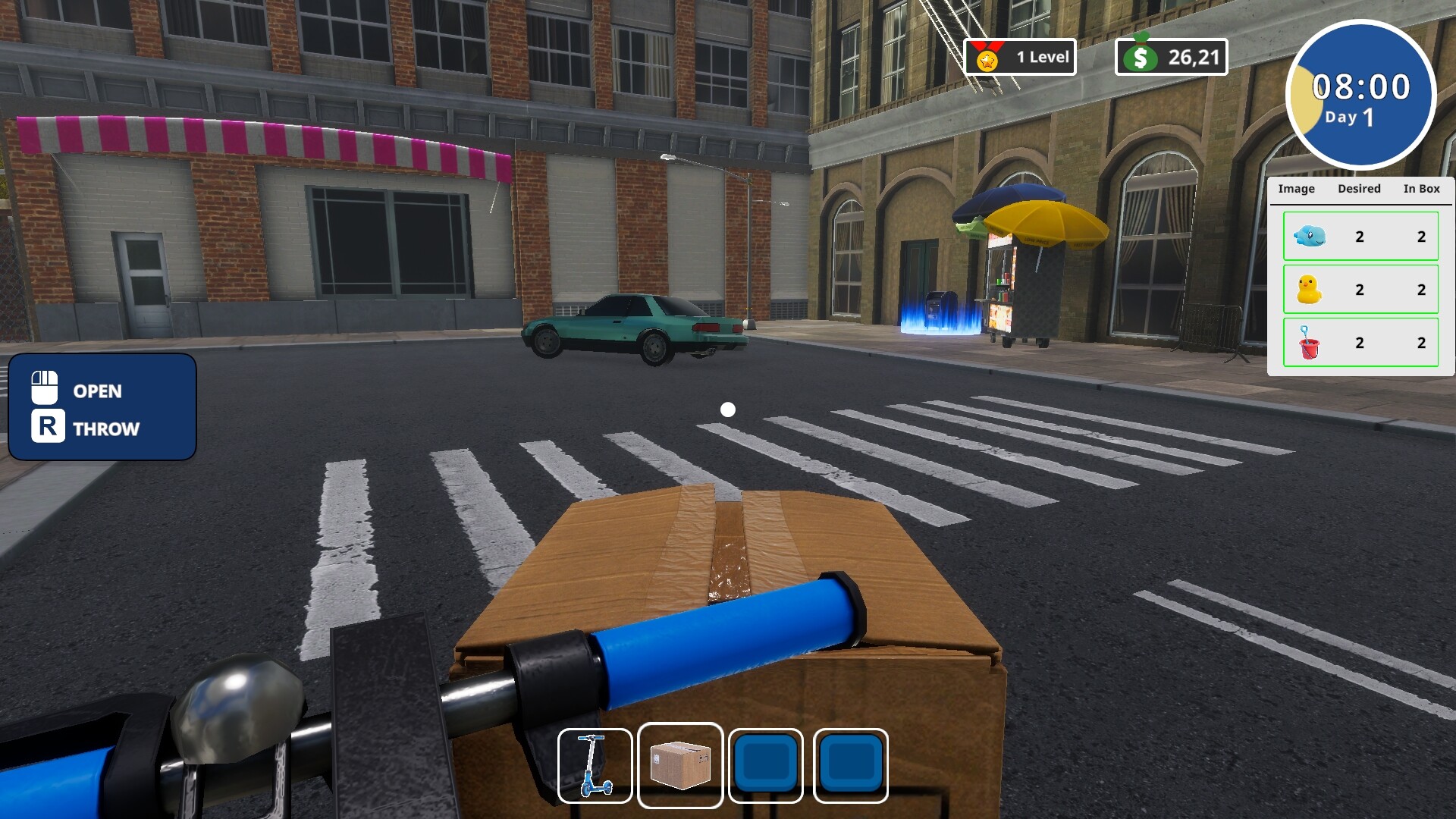Click the R key throw icon
The width and height of the screenshot is (1456, 819).
click(47, 428)
